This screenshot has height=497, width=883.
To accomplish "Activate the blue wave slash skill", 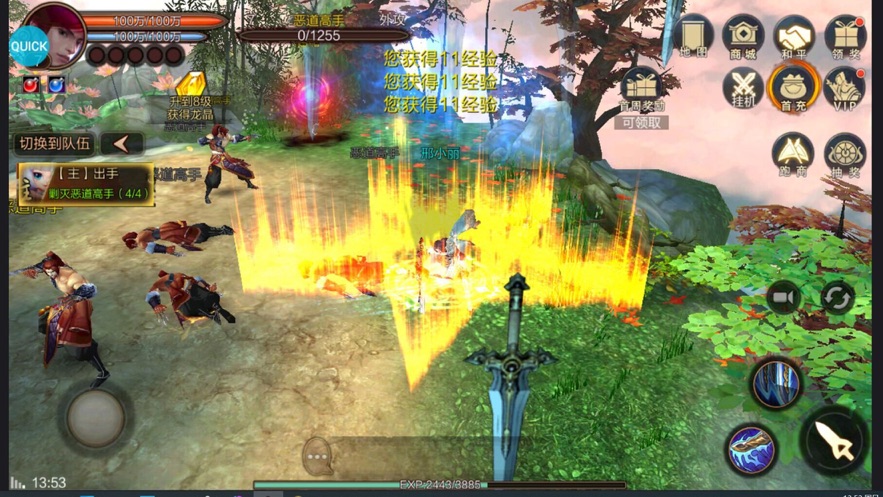I will 751,449.
